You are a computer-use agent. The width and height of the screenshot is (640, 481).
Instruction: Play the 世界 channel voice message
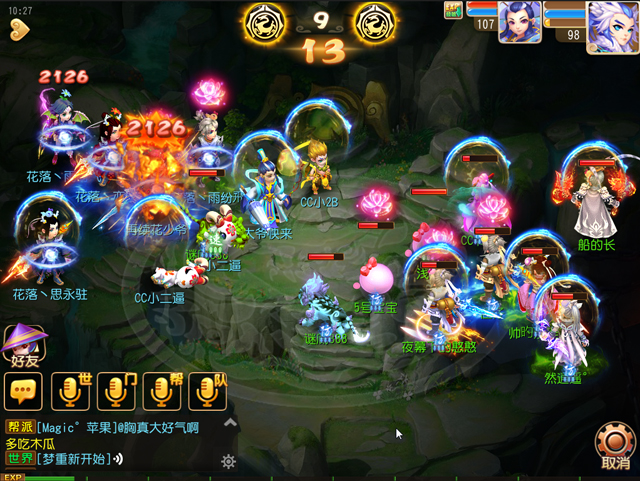117,459
